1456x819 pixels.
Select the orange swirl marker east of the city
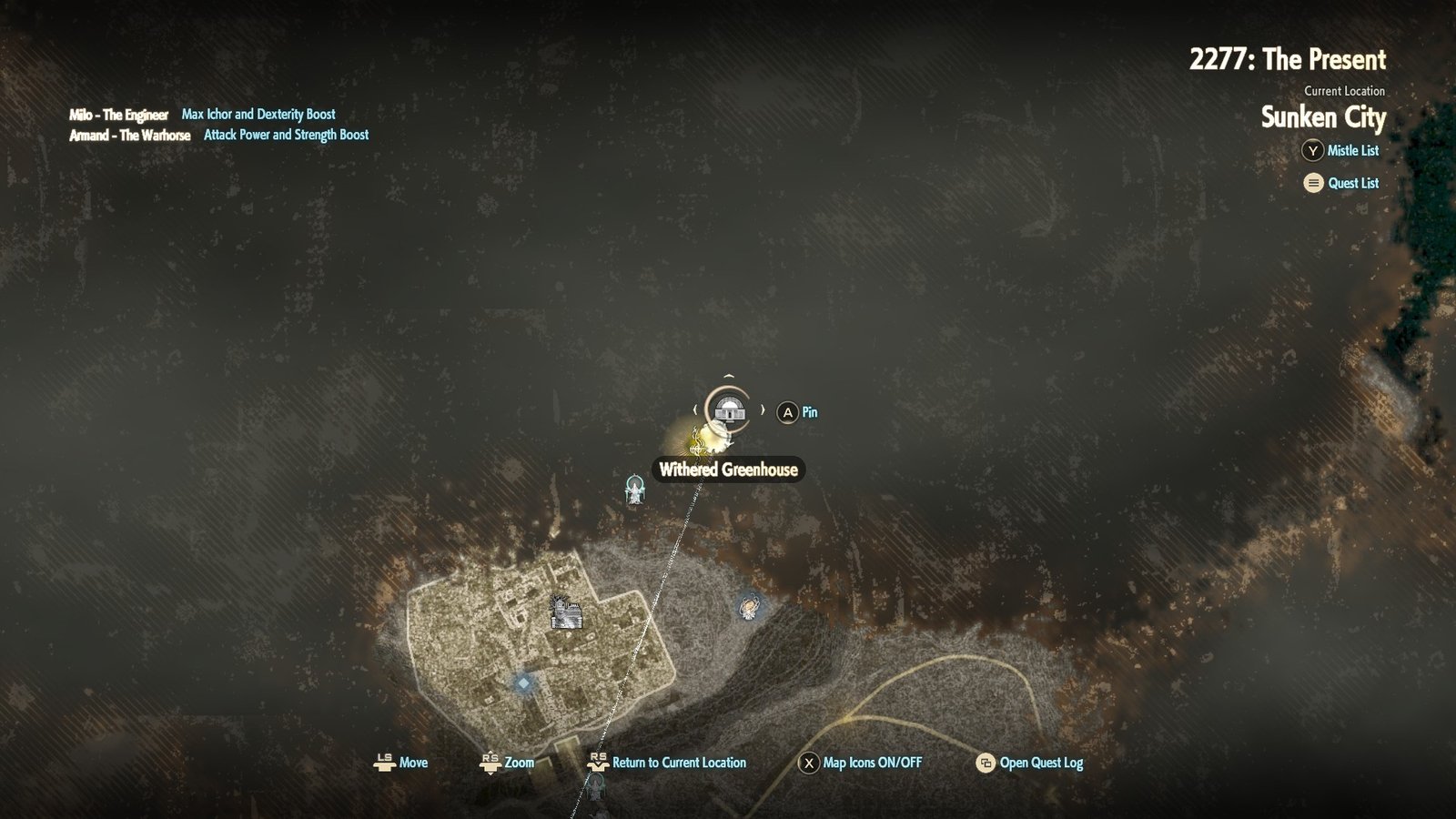coord(749,606)
